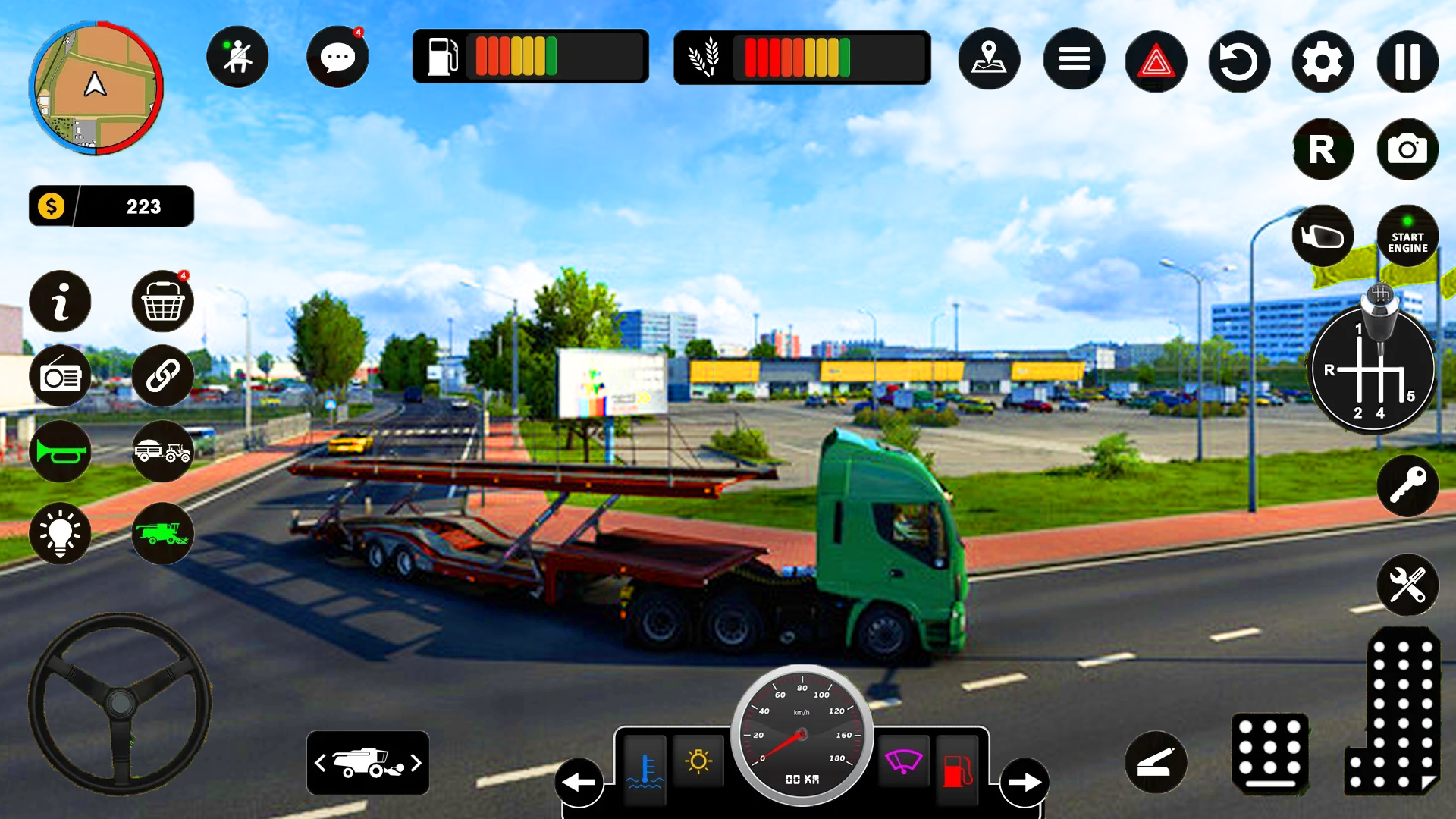Open the shop basket
Screen dimensions: 1456x819
[162, 302]
